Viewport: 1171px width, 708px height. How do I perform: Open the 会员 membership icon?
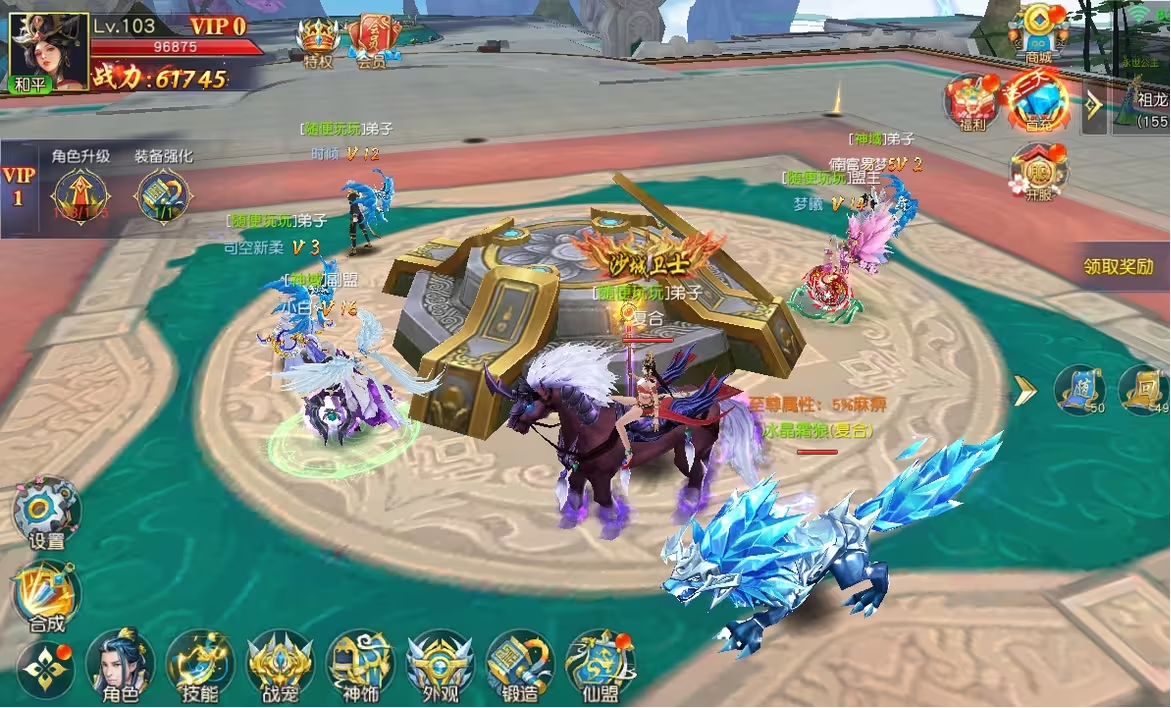click(373, 41)
